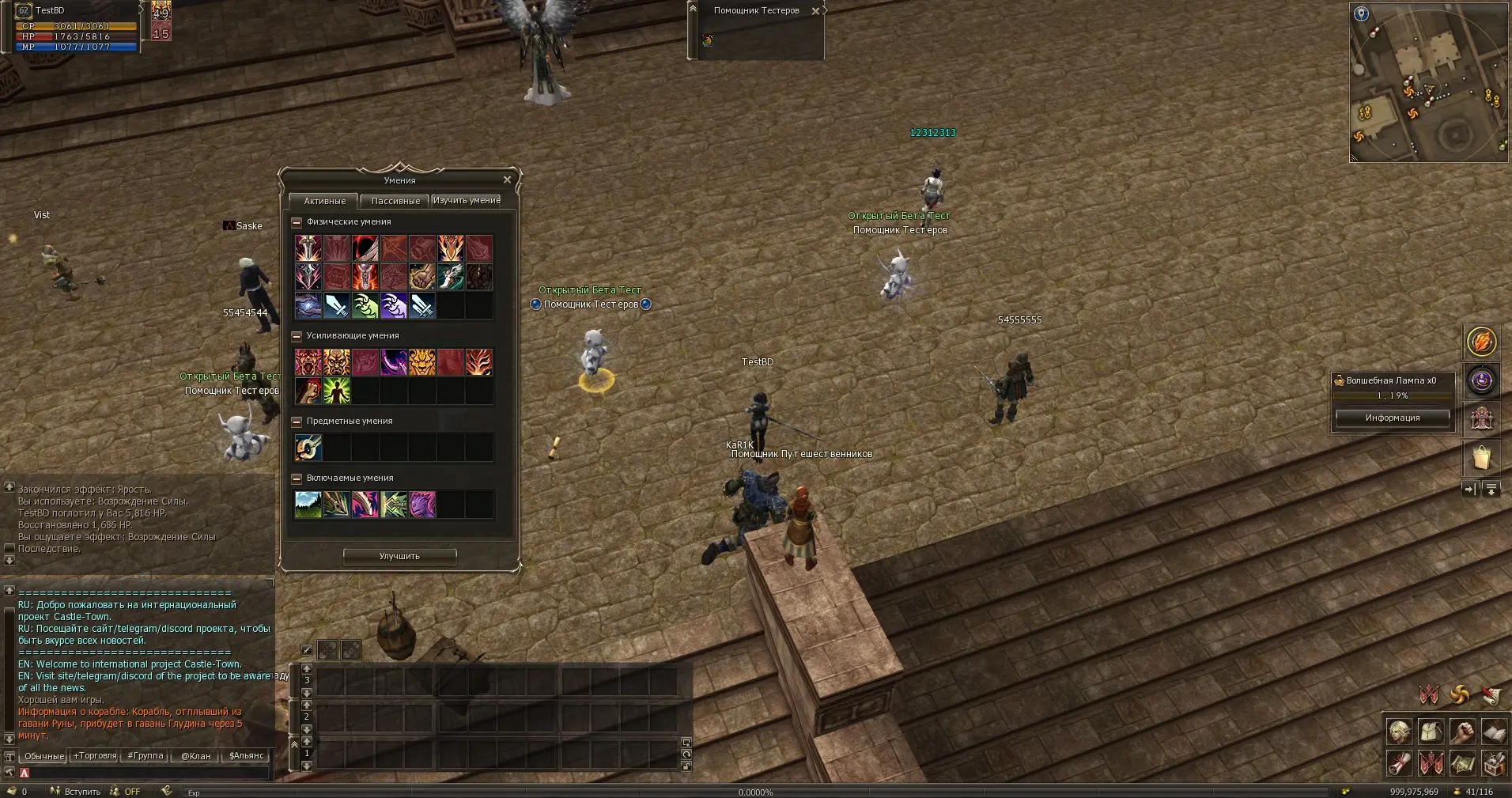1512x798 pixels.
Task: Select the green glowing silhouette buff skill
Action: tap(336, 391)
